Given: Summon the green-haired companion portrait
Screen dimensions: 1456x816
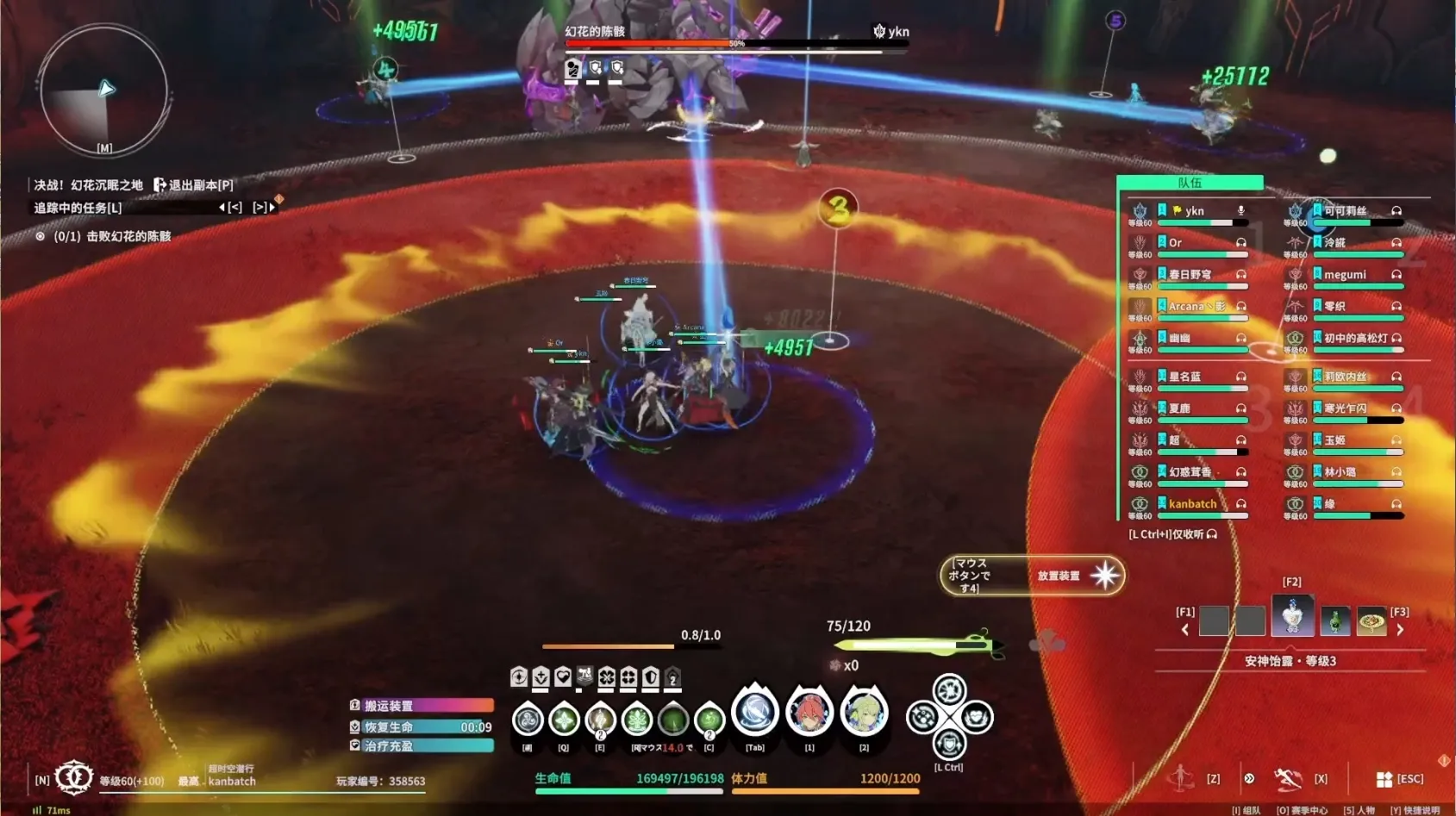Looking at the screenshot, I should [864, 713].
